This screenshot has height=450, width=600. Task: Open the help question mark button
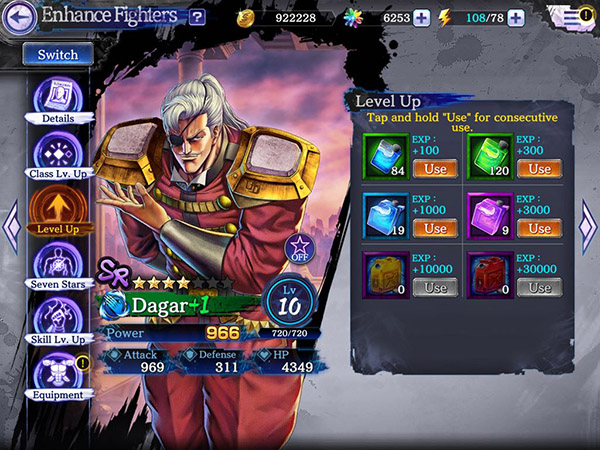197,17
